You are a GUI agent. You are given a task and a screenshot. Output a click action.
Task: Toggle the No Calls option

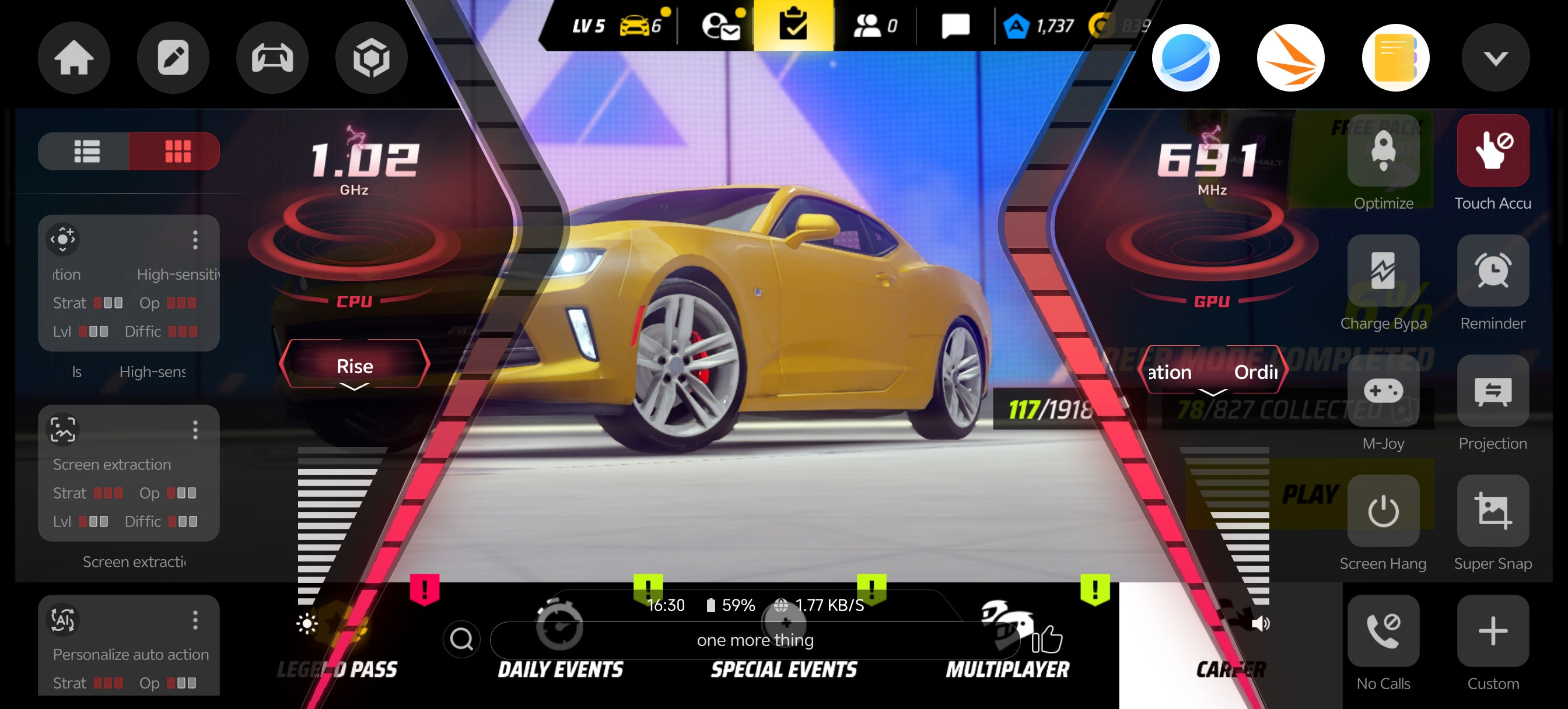tap(1382, 631)
